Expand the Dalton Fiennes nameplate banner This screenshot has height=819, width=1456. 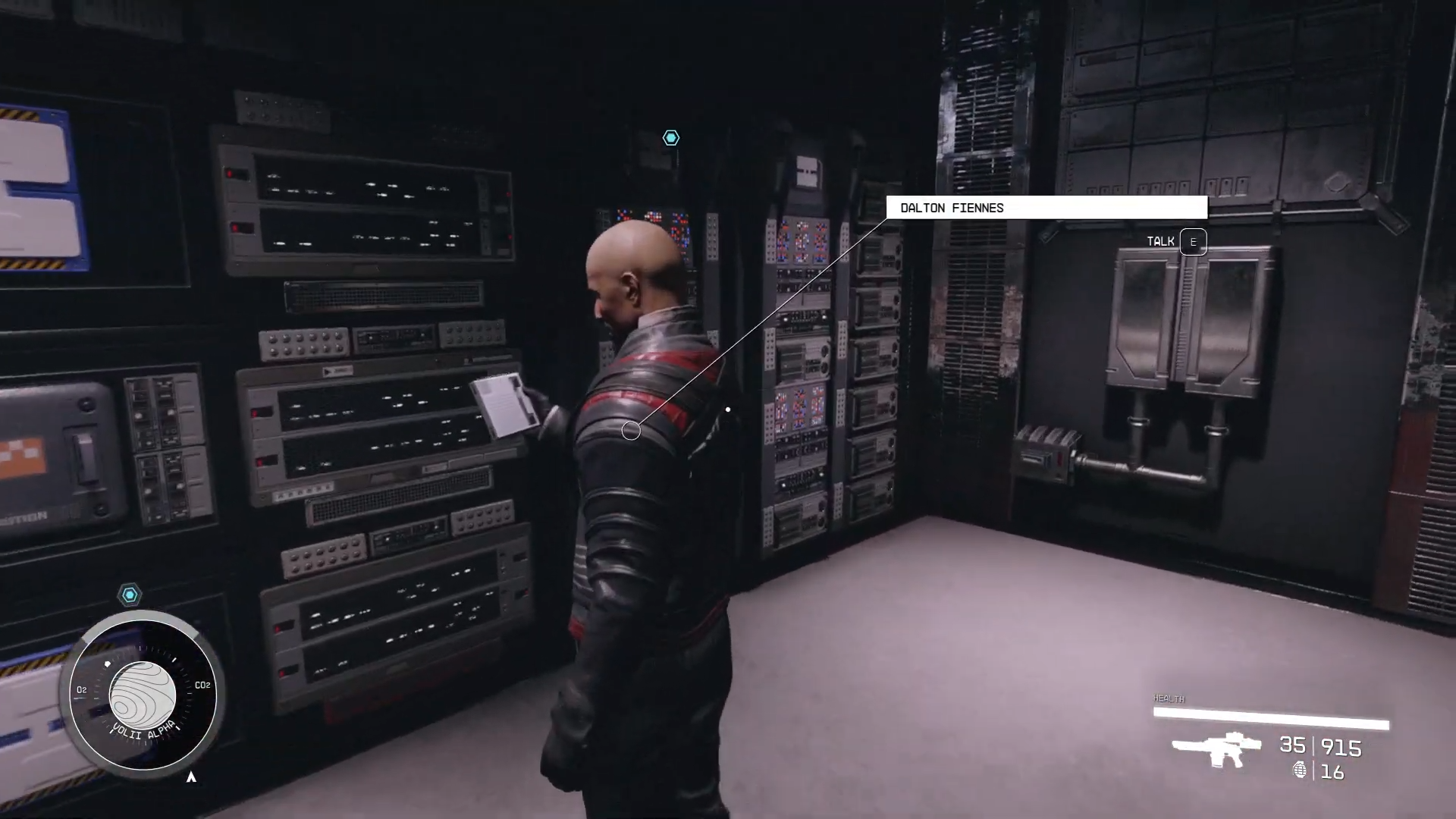(1046, 208)
